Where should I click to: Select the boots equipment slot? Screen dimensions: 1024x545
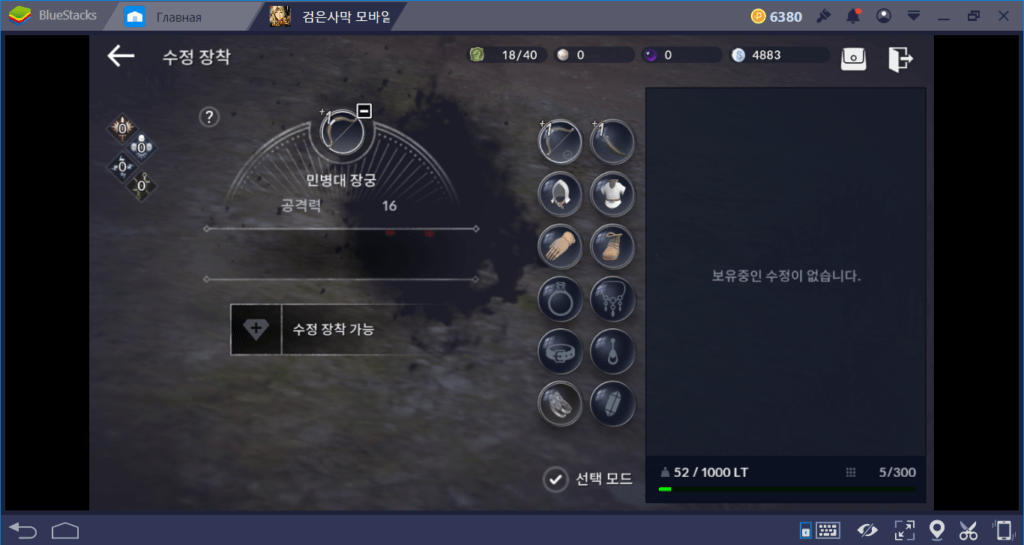(612, 245)
